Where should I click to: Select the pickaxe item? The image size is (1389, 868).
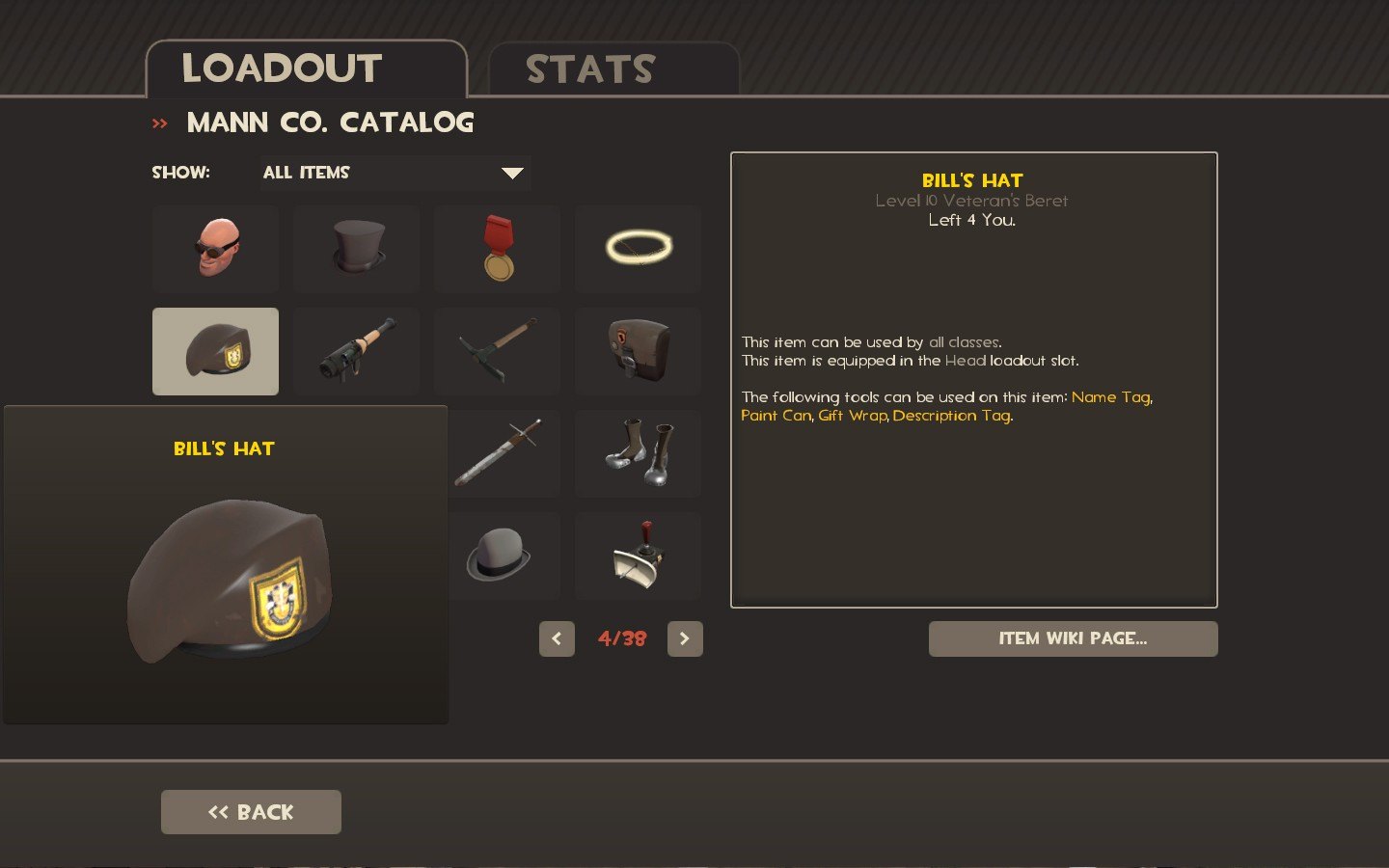coord(497,351)
